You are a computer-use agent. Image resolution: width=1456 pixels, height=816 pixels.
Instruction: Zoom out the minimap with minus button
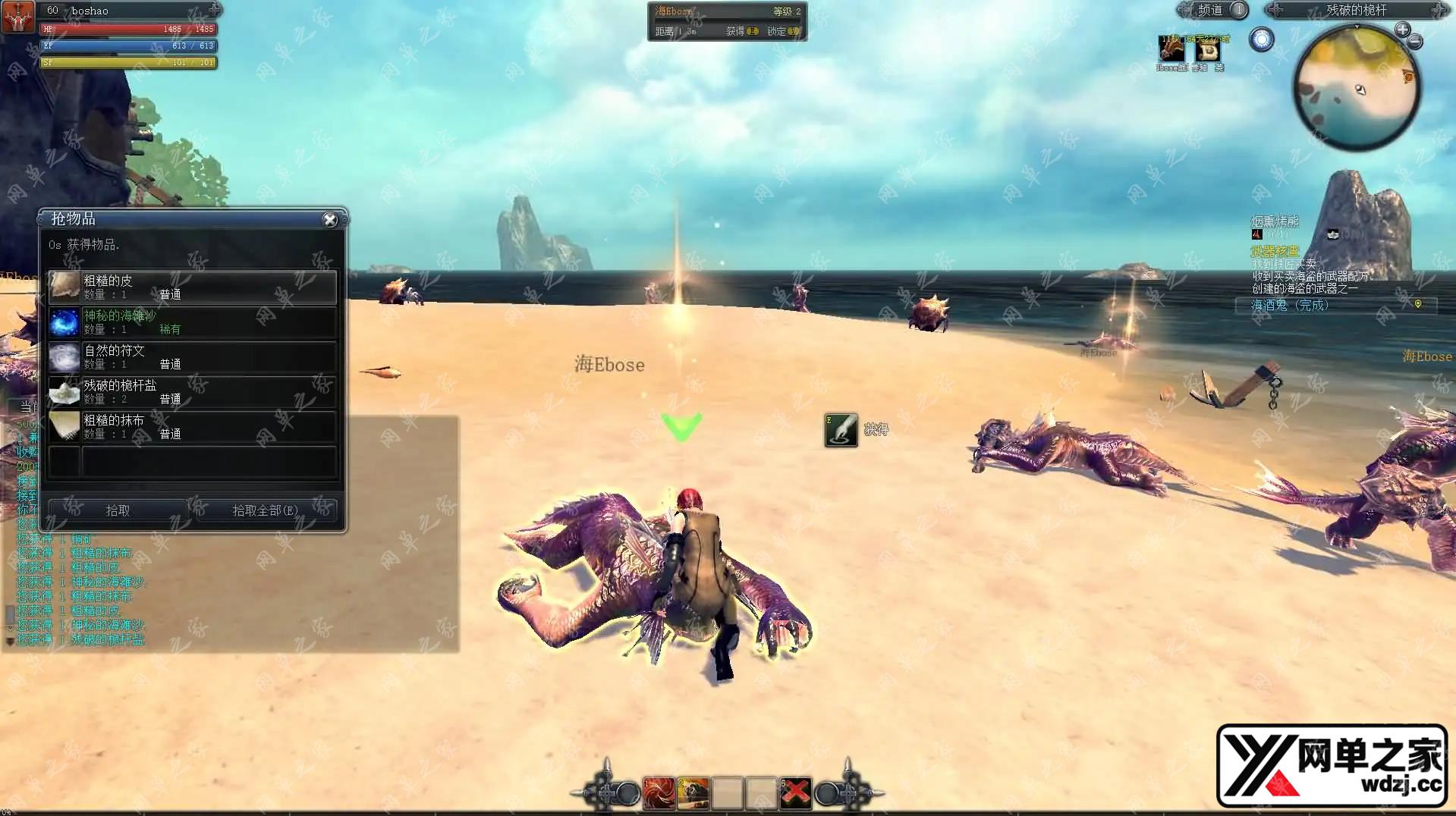1415,42
